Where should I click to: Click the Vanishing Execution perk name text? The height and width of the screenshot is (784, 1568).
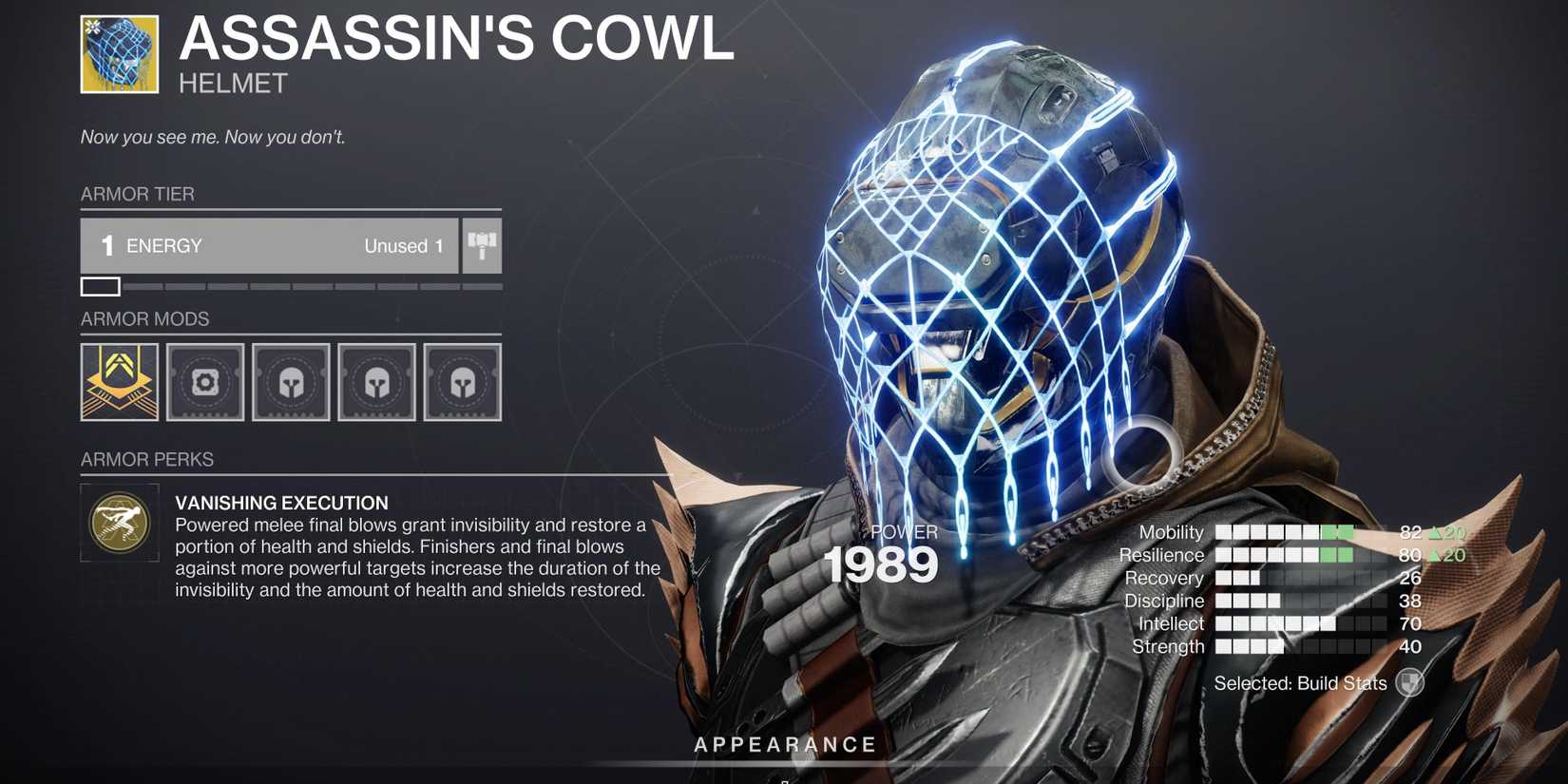pyautogui.click(x=281, y=502)
